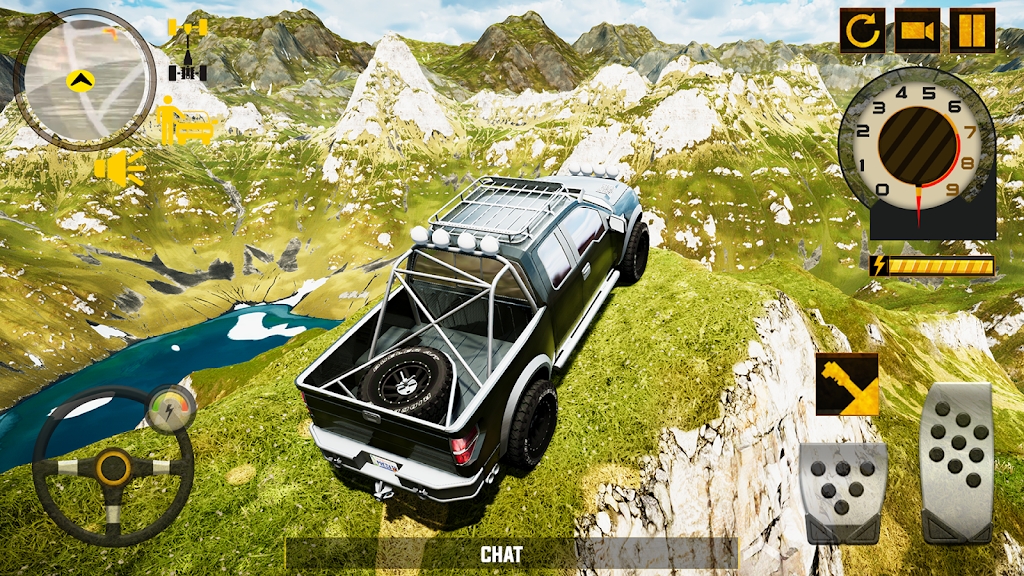Click the yellow diagonal arrow button

tap(847, 384)
